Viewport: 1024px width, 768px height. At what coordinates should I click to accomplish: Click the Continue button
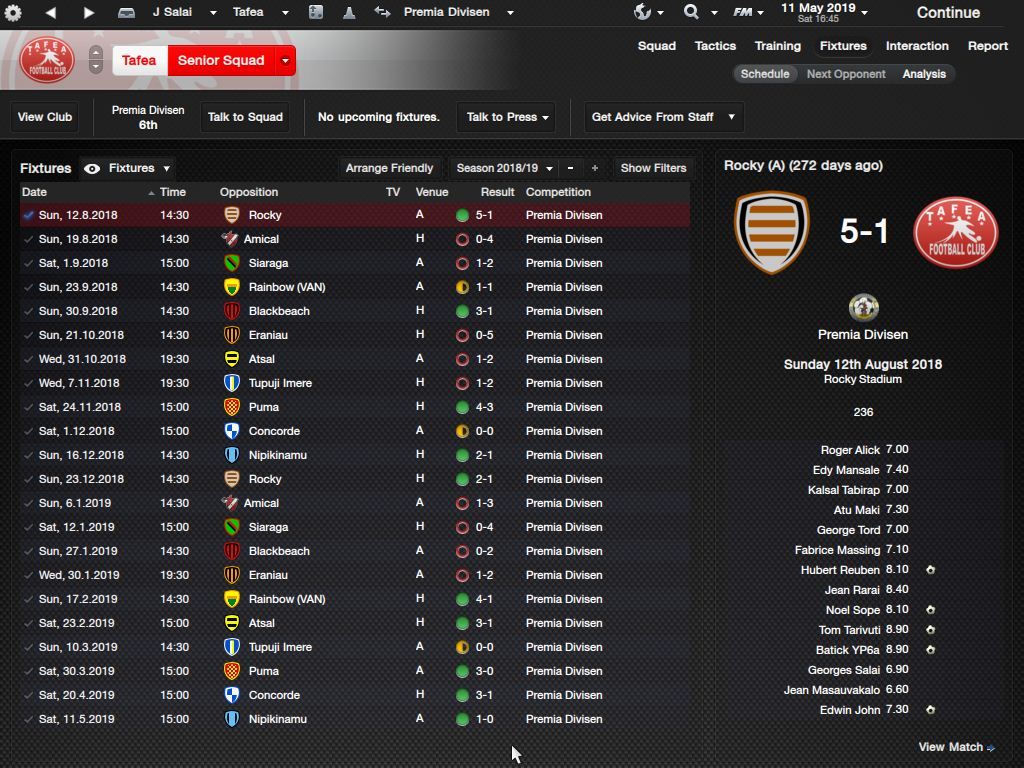pos(947,13)
